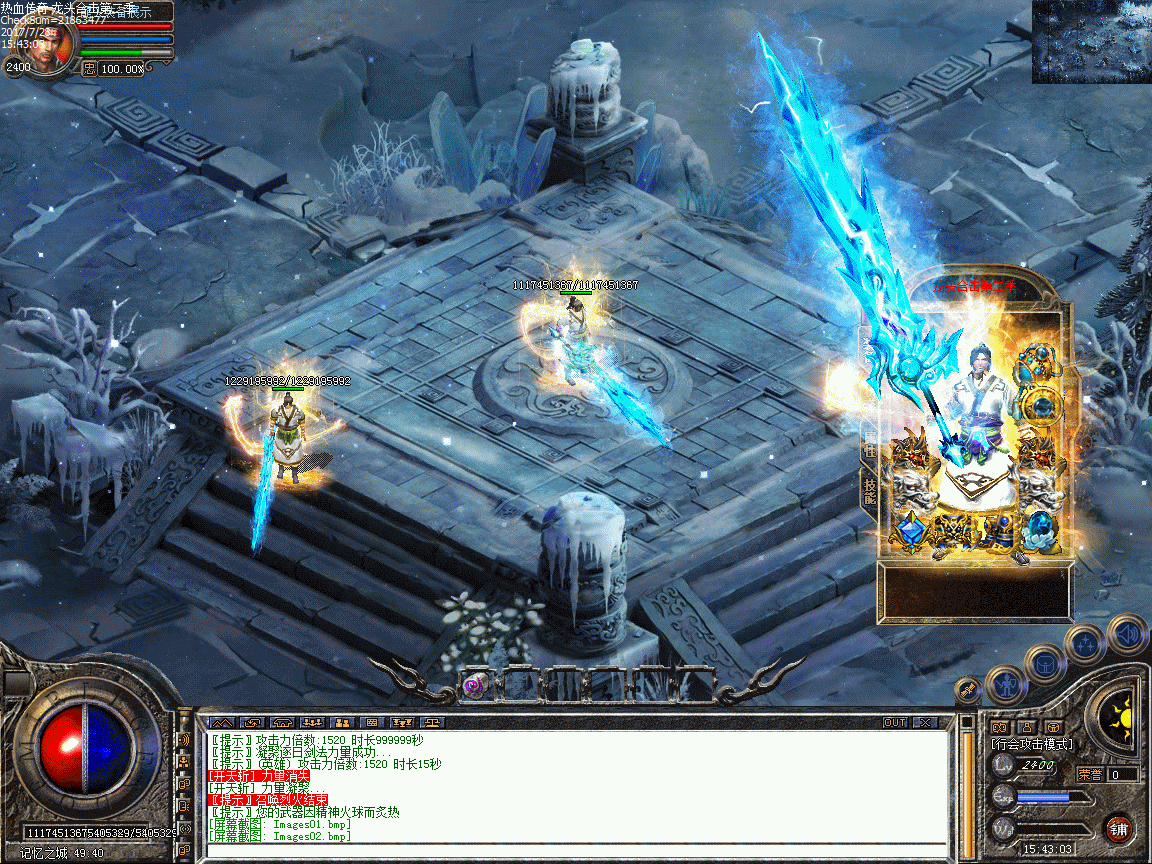Select the purple scroll belt slot
Viewport: 1152px width, 864px height.
click(475, 683)
